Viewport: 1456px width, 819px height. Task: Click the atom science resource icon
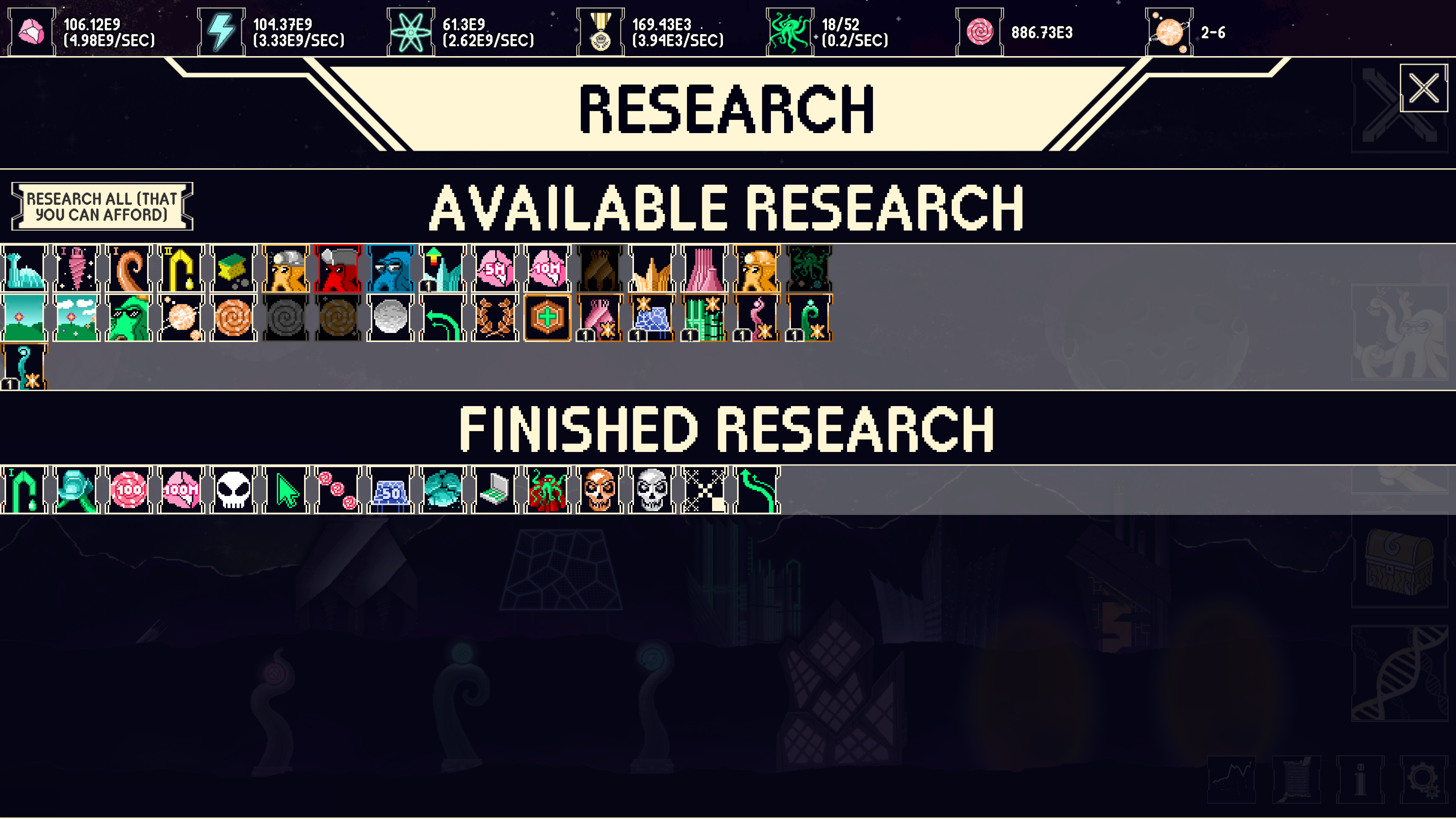[x=411, y=31]
